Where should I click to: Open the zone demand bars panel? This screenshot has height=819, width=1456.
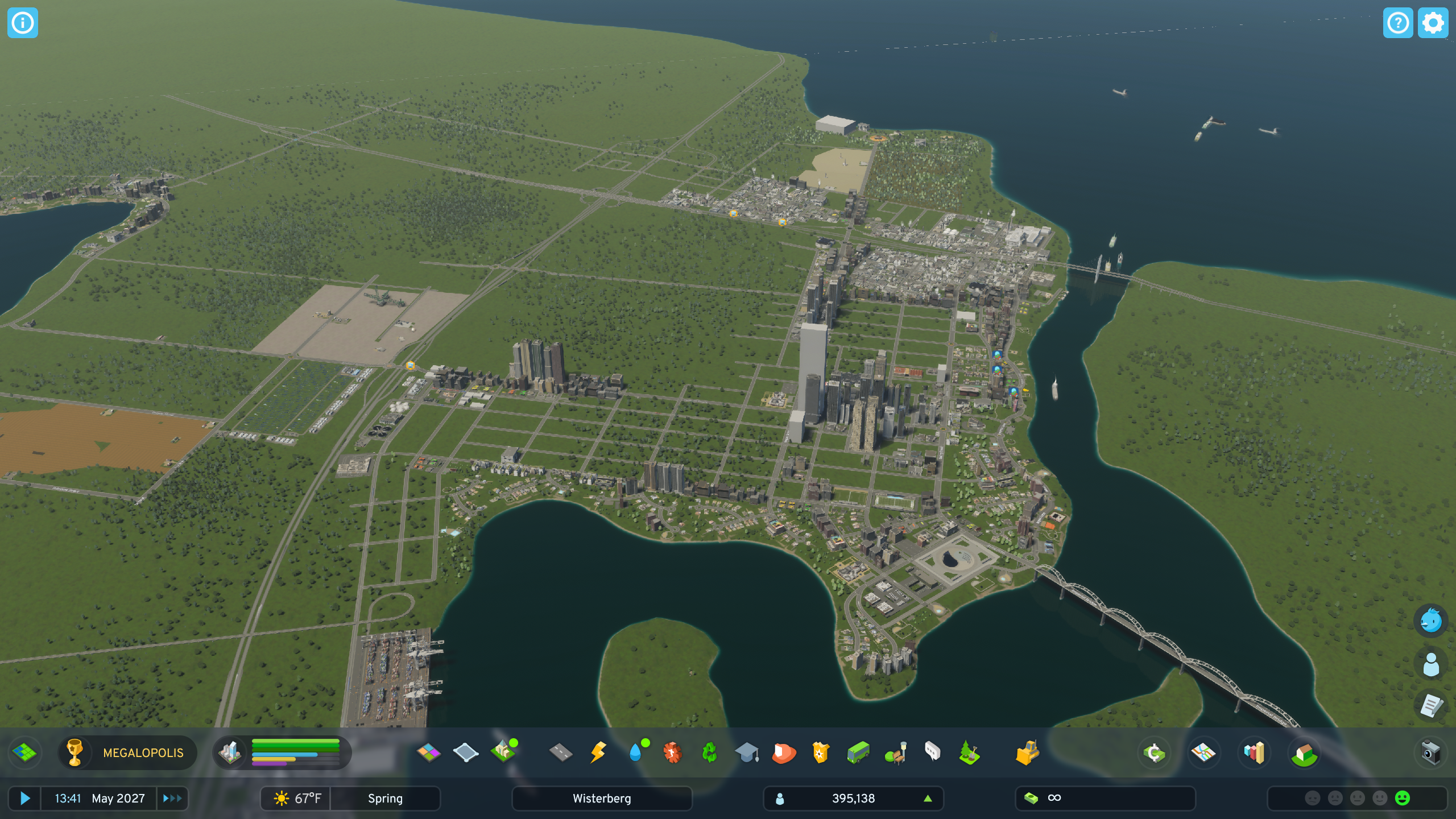[283, 752]
